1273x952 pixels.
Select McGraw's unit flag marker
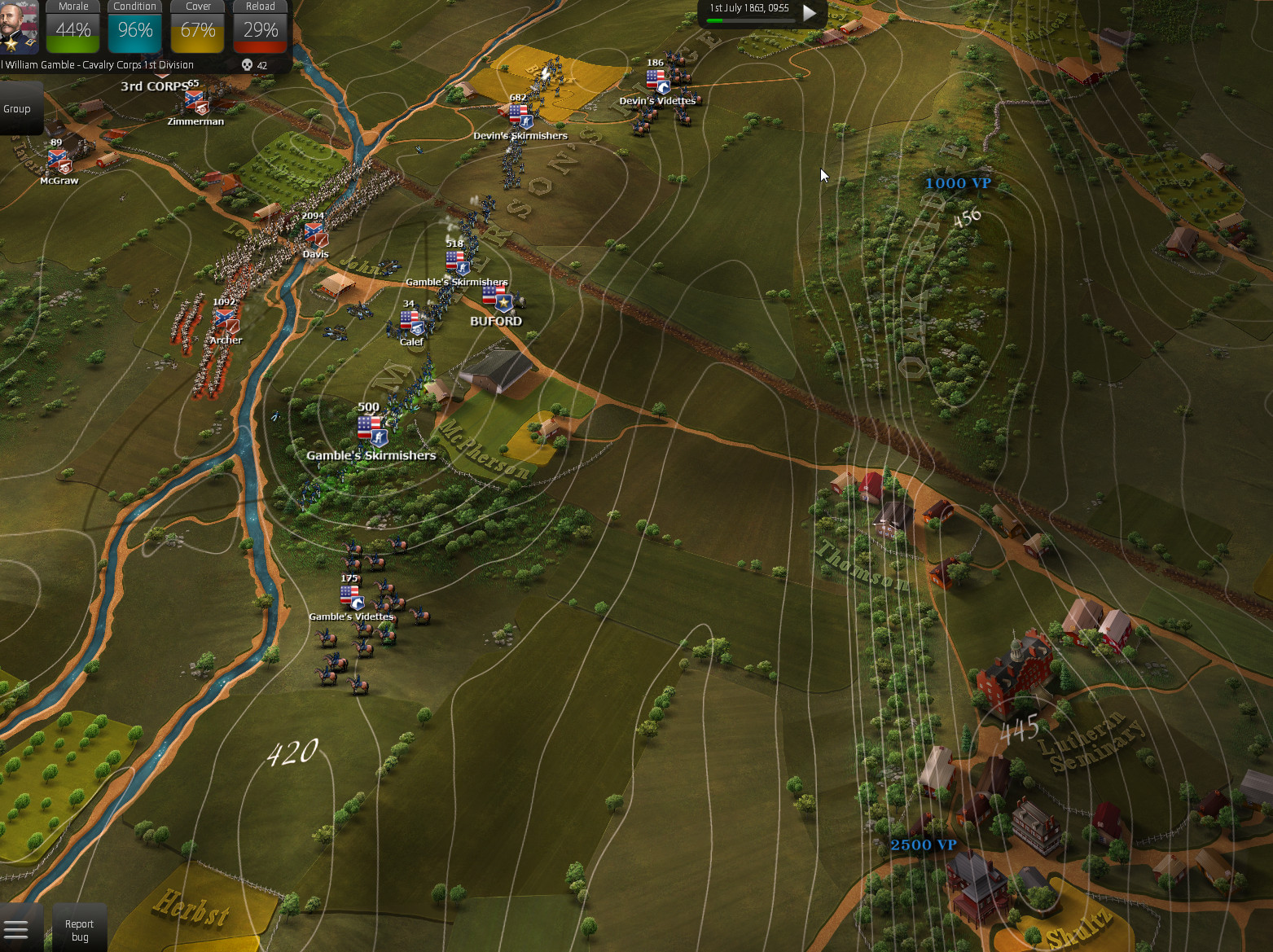(59, 161)
